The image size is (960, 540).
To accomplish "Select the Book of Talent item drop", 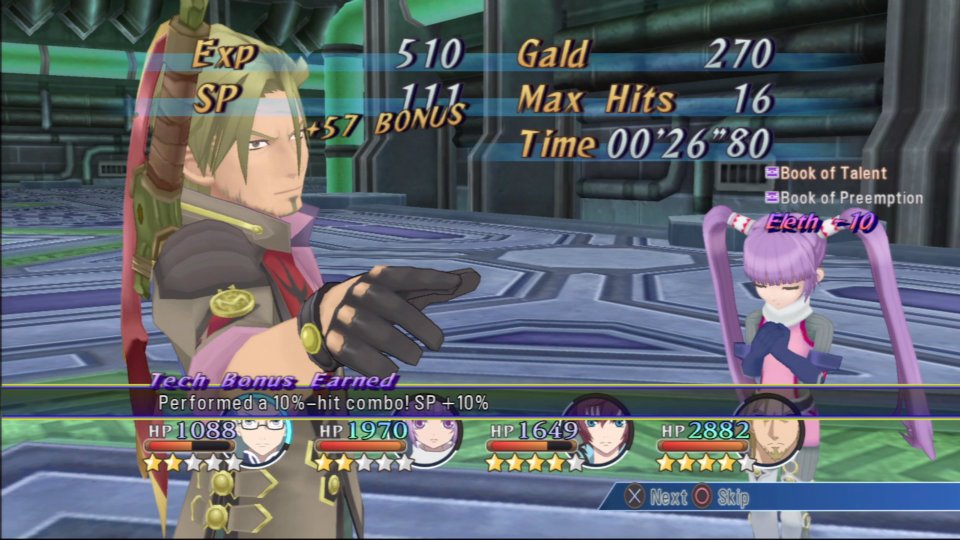I will (x=826, y=174).
